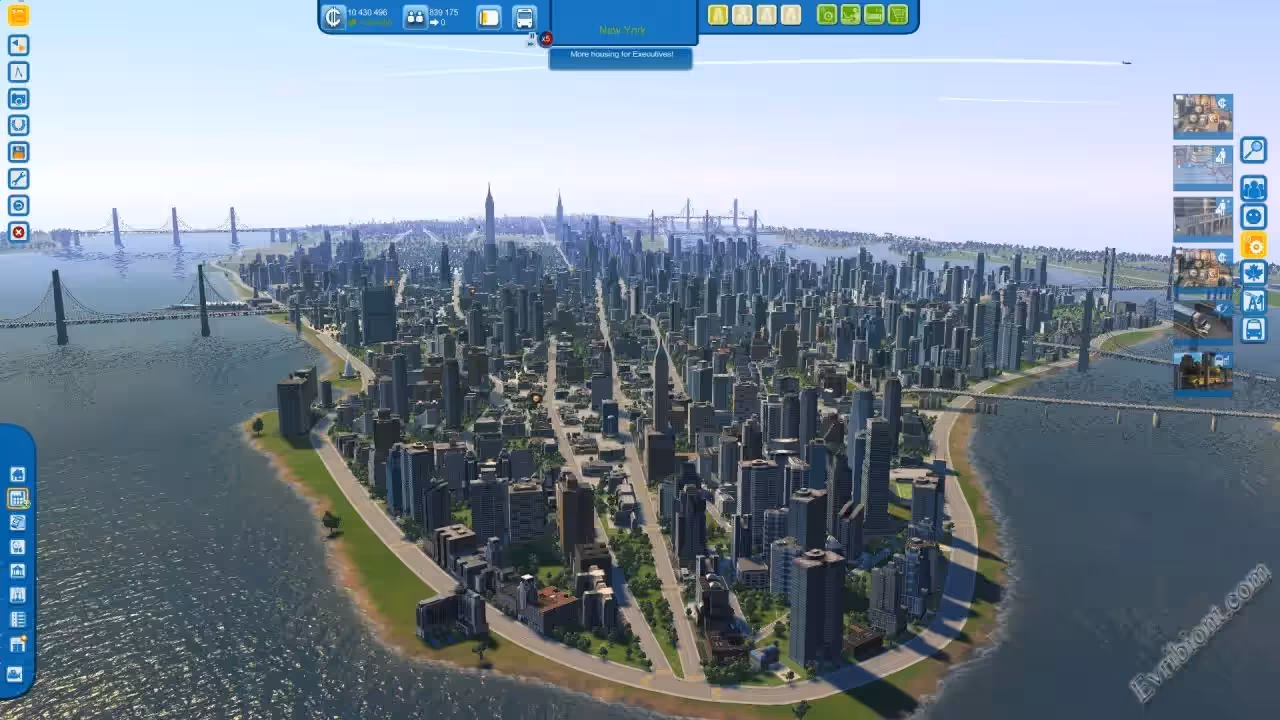Open the population panel icon
The image size is (1280, 720).
[x=415, y=17]
